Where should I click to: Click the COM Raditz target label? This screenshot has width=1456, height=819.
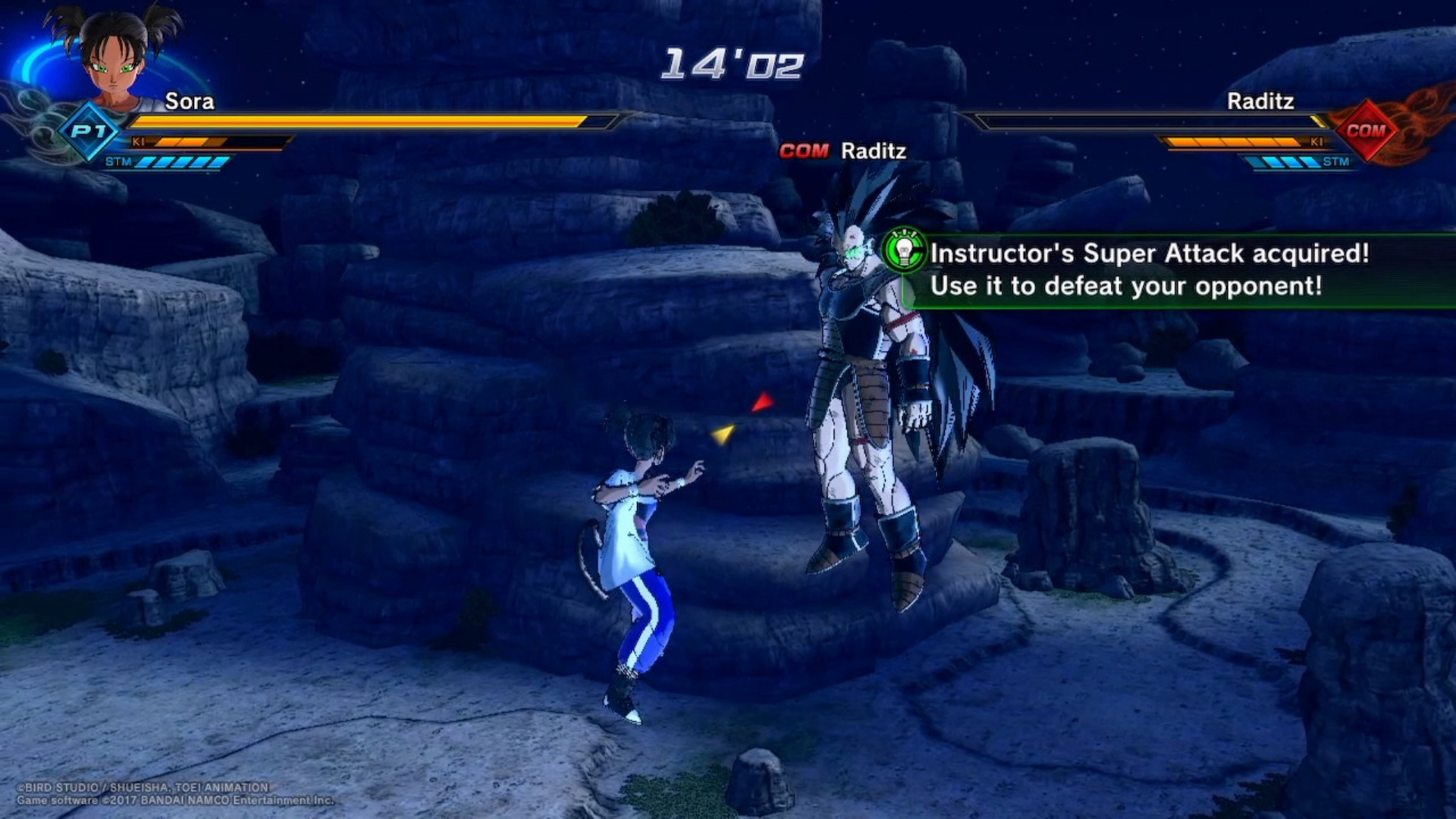click(843, 151)
